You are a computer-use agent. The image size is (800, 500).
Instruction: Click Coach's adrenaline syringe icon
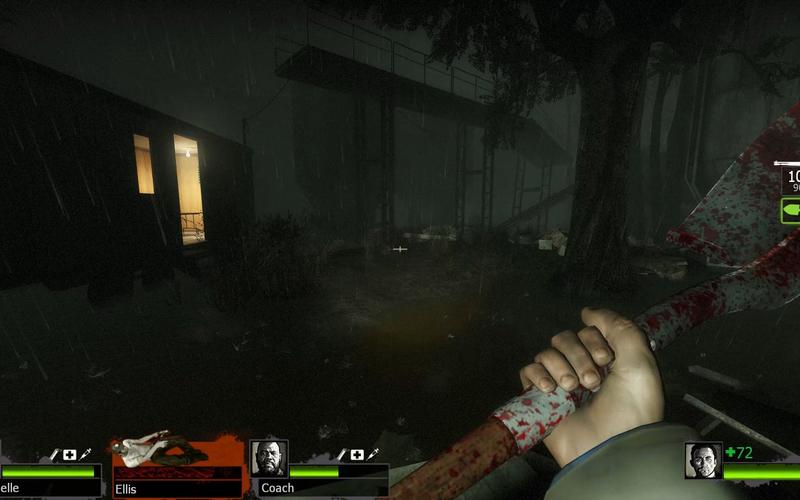point(371,455)
